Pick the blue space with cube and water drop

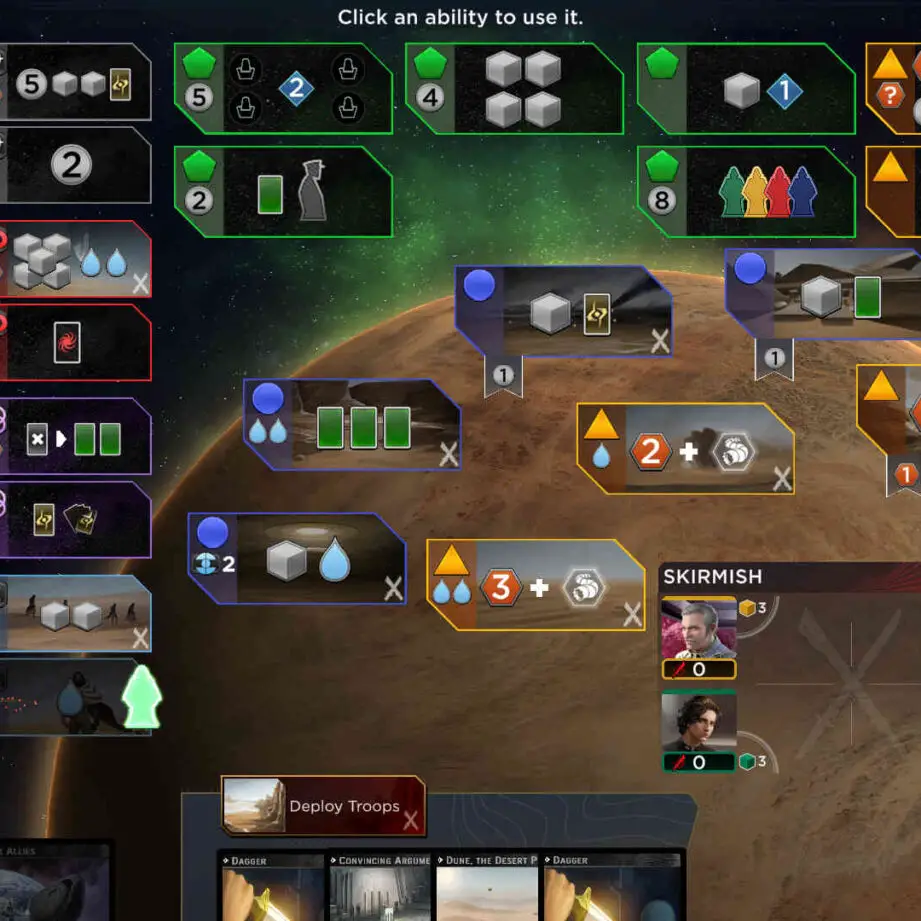point(297,559)
